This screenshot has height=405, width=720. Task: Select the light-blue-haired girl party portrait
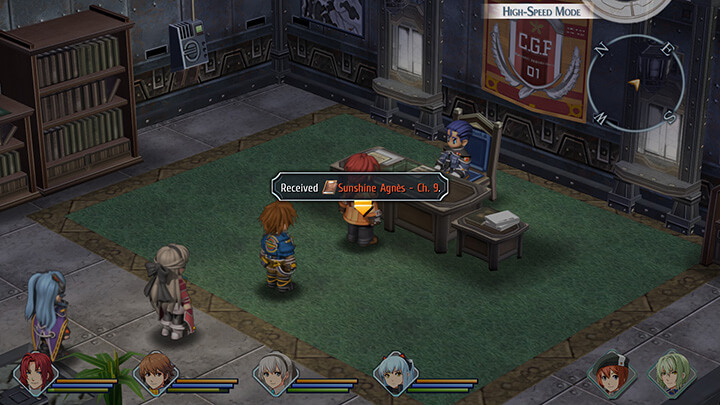393,375
